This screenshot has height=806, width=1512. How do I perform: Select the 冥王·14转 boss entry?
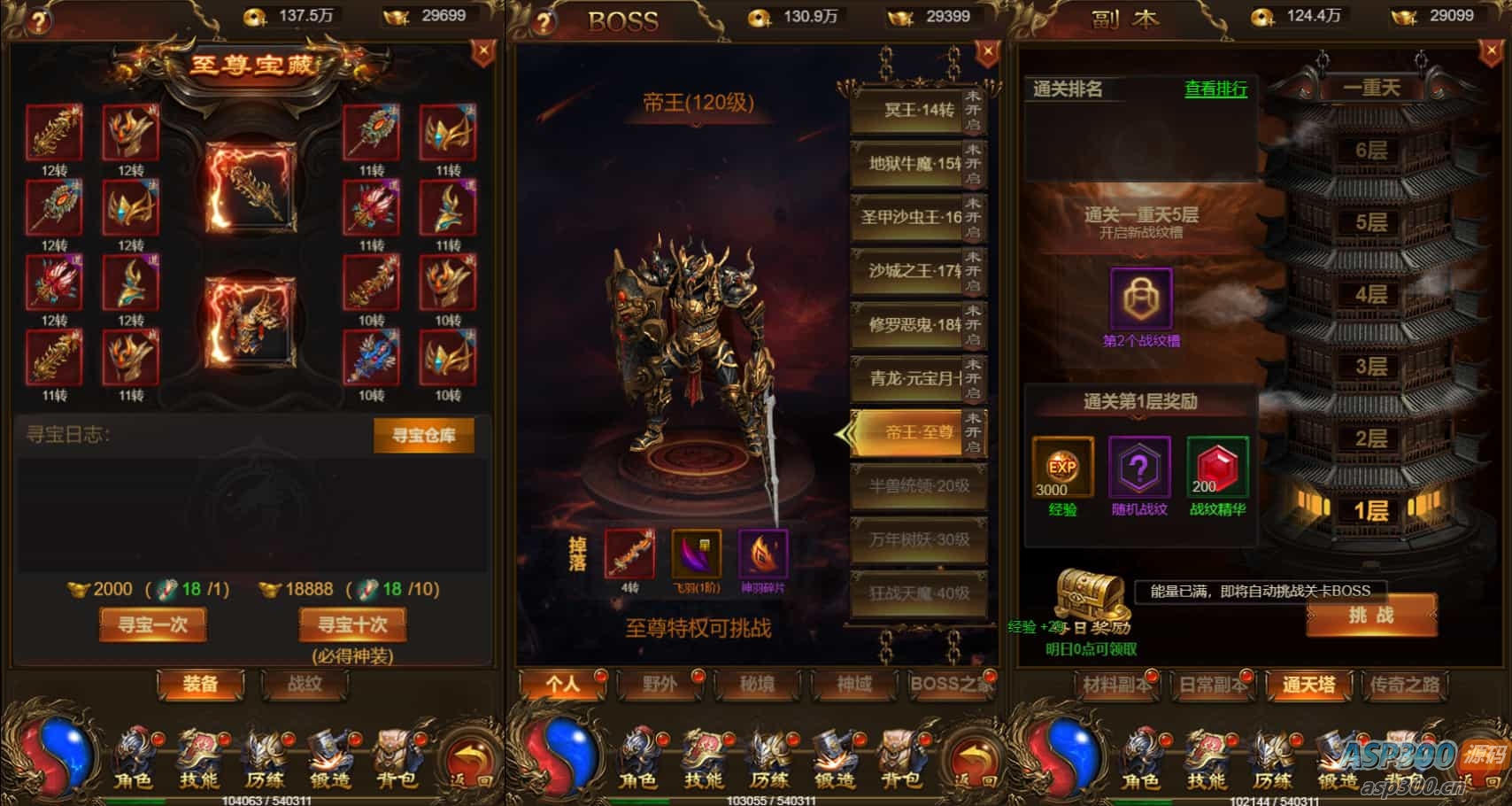906,111
